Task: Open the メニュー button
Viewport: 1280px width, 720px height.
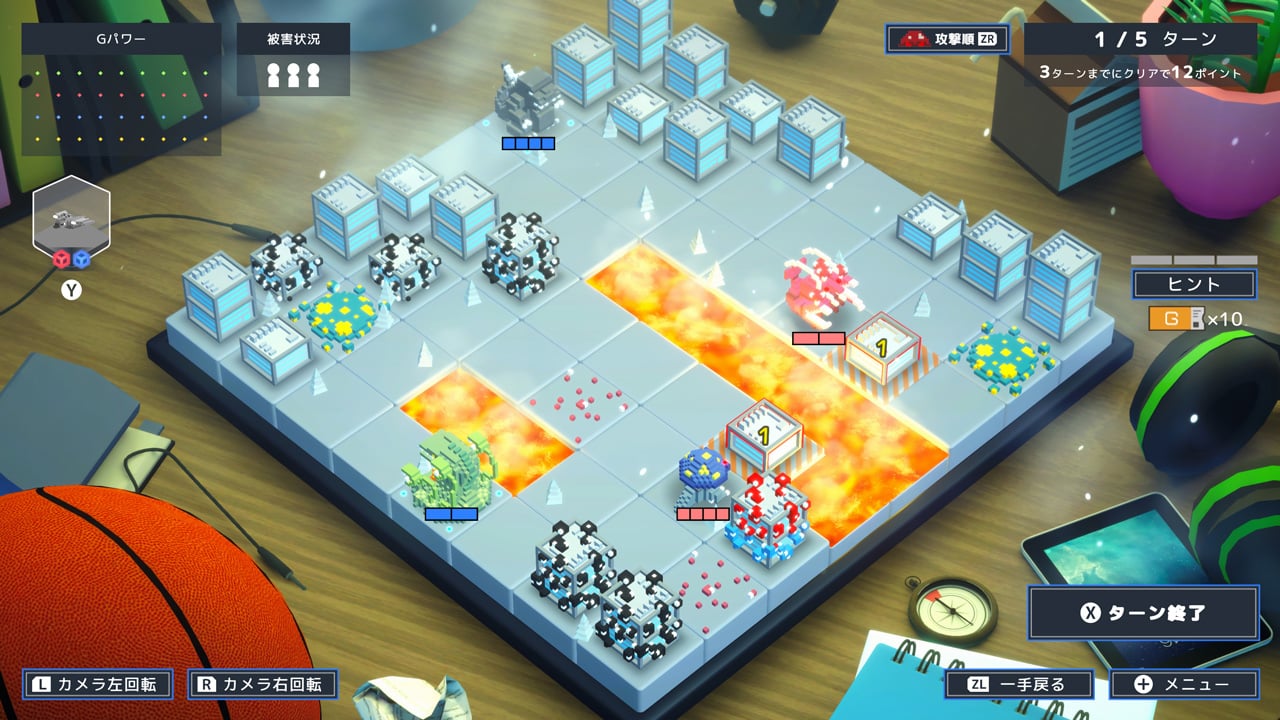Action: [1184, 685]
